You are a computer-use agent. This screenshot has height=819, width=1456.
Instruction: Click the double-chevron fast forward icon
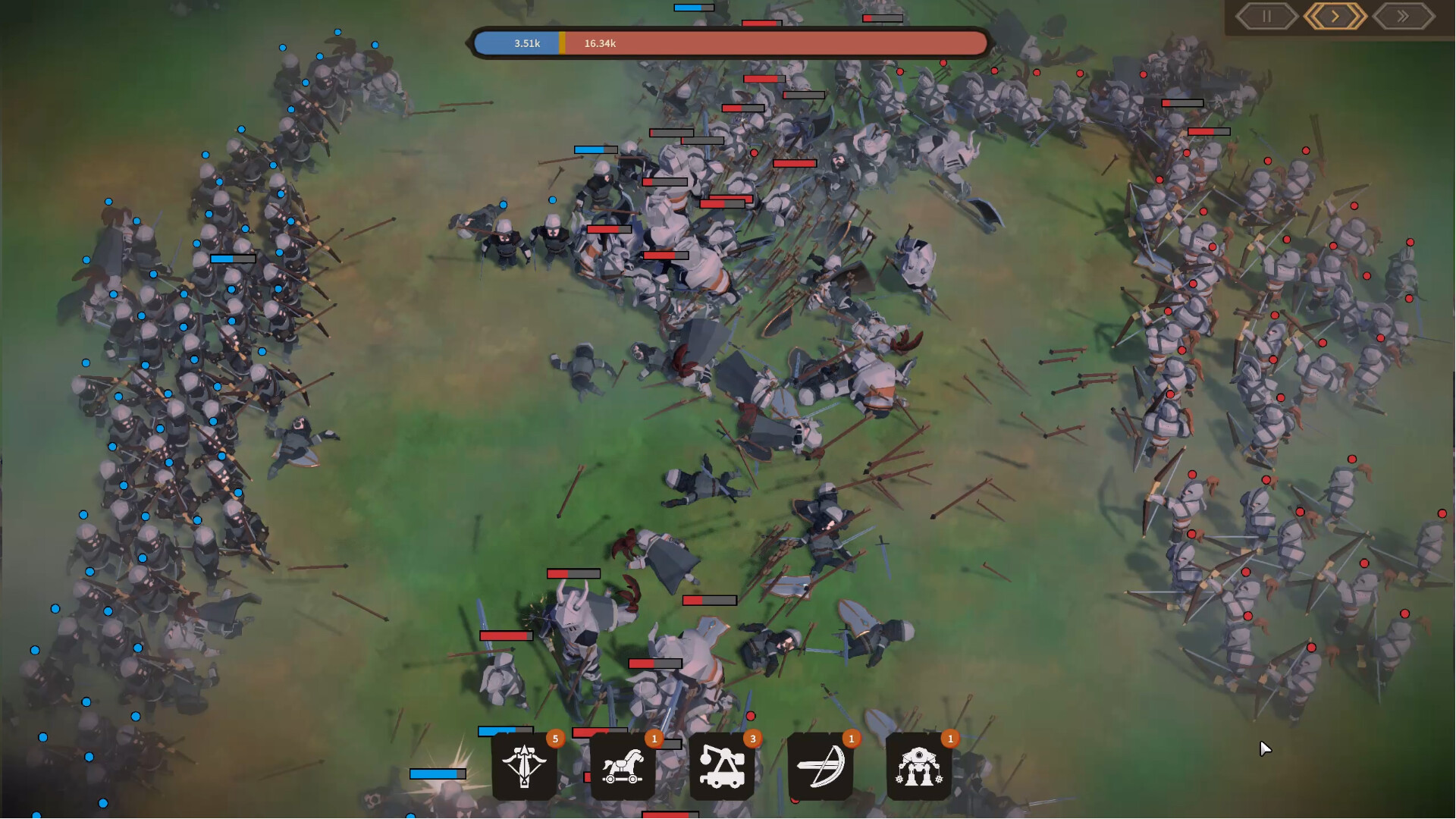coord(1401,15)
